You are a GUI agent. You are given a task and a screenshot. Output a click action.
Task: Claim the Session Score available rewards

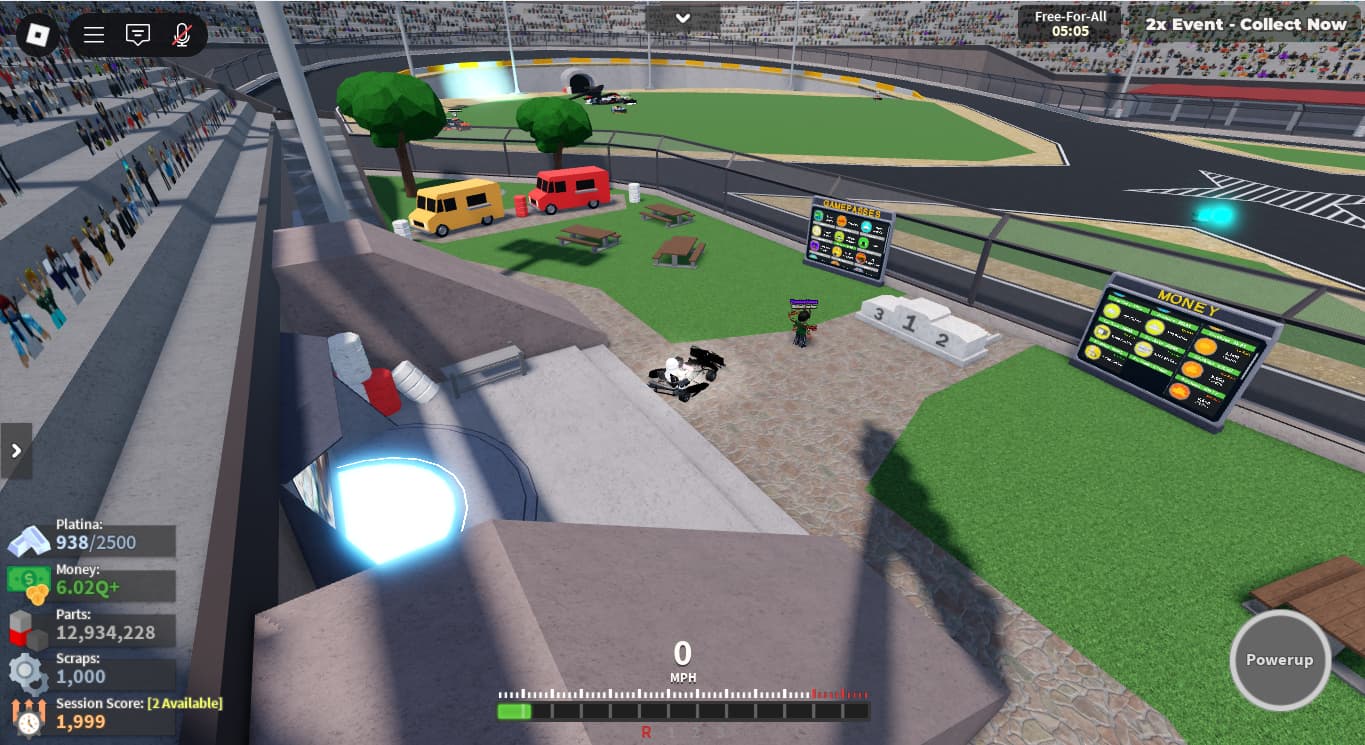(x=184, y=703)
